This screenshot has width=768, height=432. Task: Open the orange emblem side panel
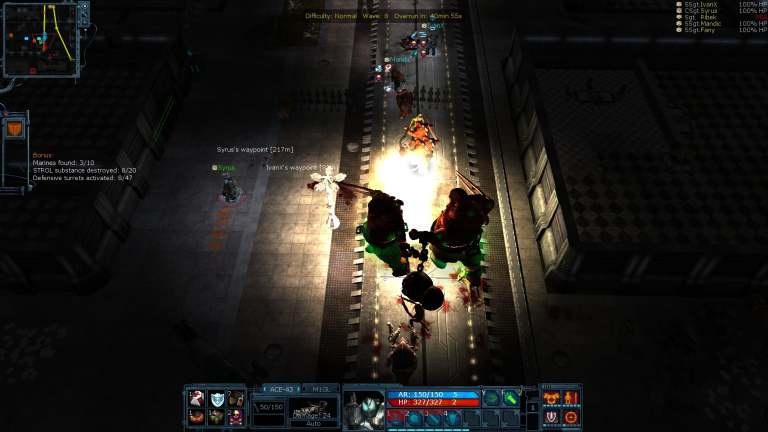point(14,129)
